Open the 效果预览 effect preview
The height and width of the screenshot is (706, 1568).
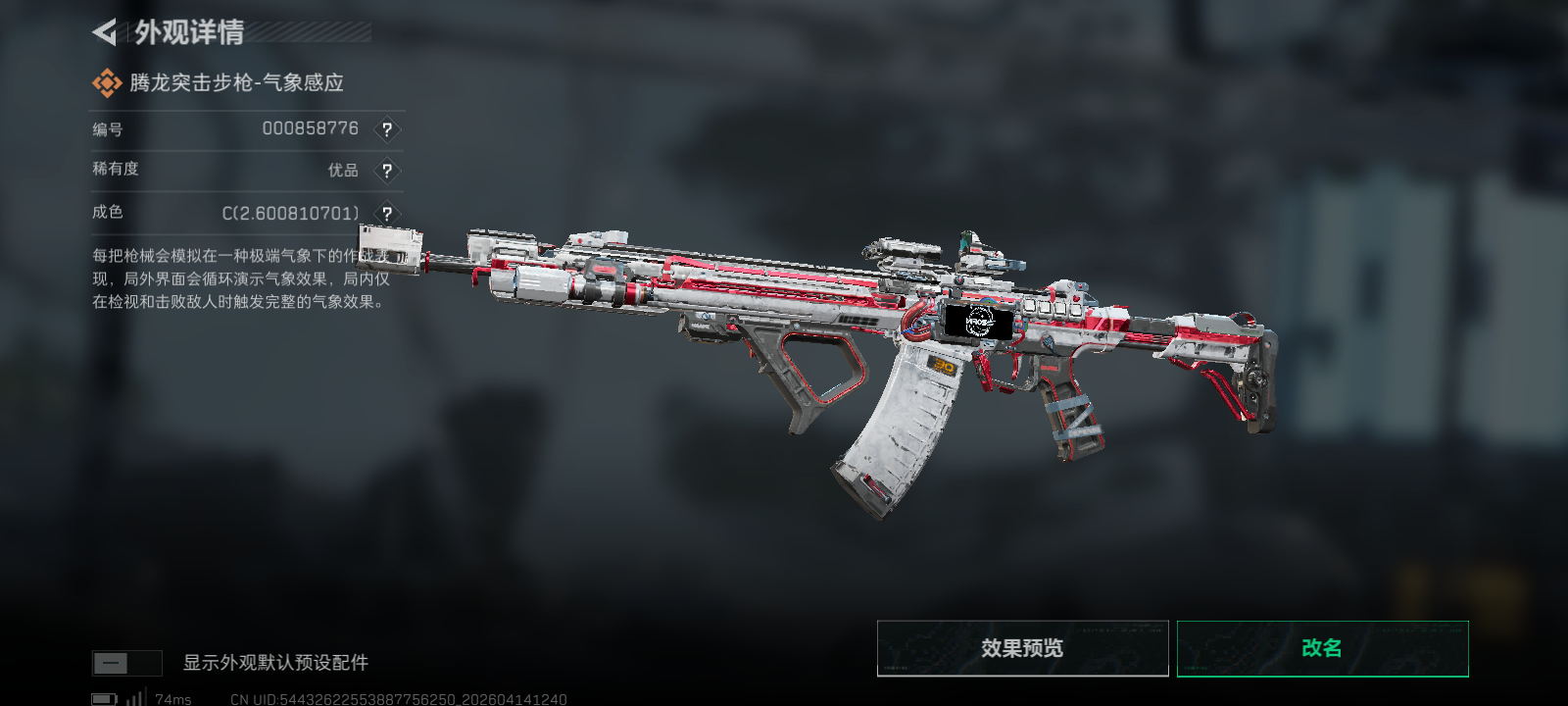click(x=1022, y=648)
